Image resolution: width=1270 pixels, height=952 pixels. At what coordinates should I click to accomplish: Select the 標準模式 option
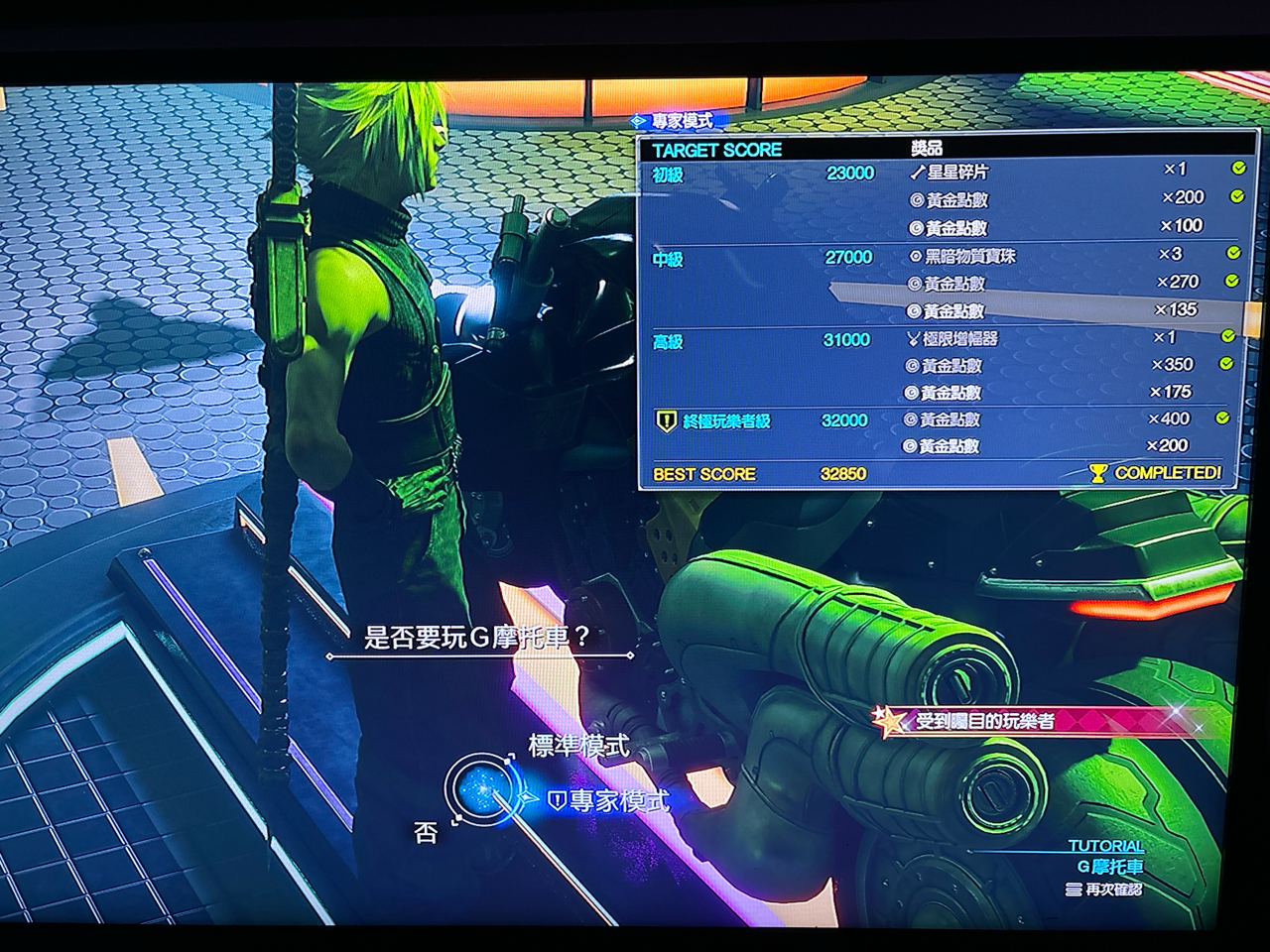coord(579,744)
